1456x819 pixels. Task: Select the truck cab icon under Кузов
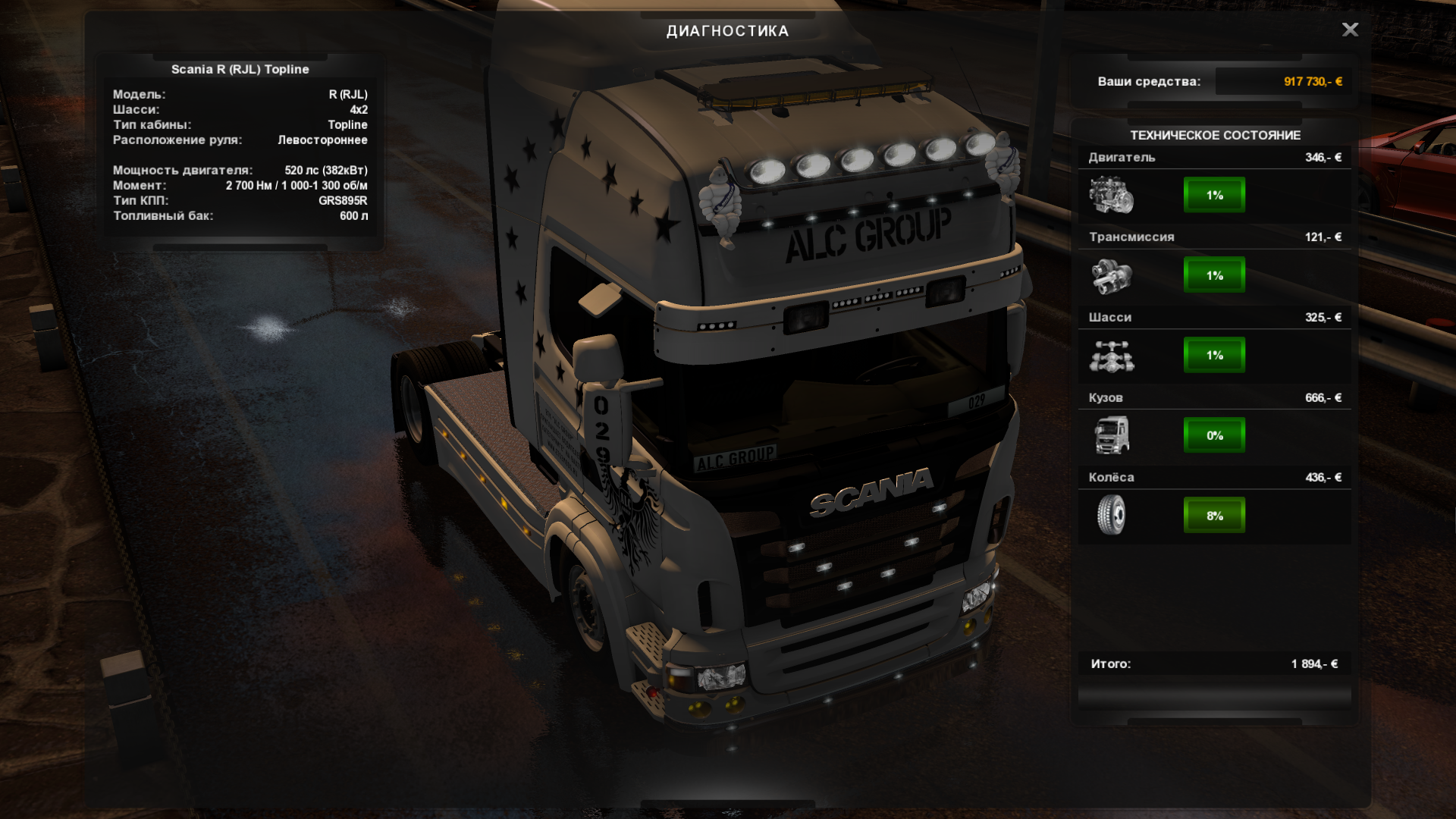[1111, 435]
